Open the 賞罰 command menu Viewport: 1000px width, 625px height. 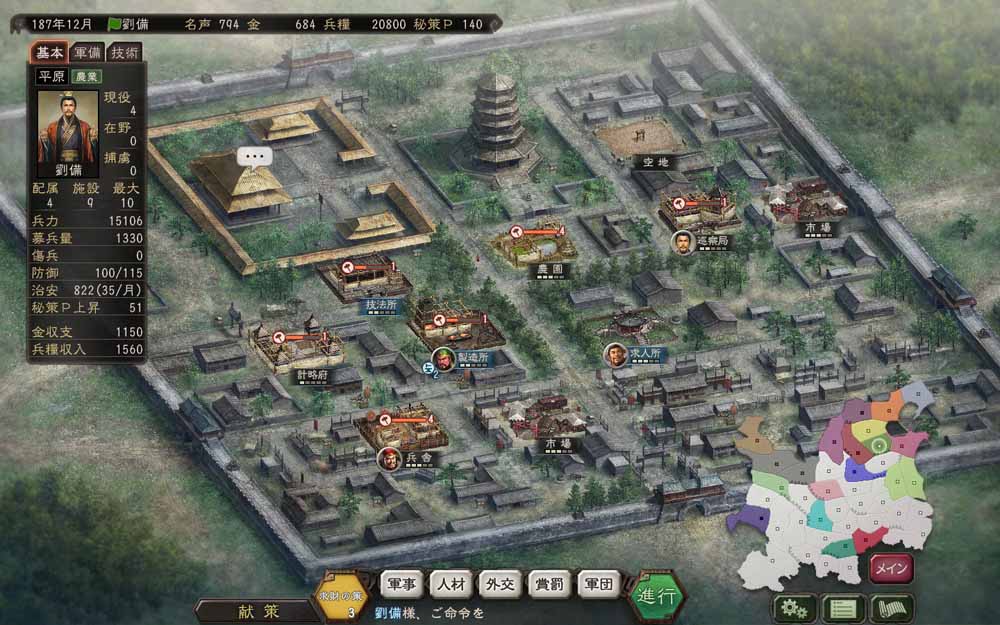549,584
